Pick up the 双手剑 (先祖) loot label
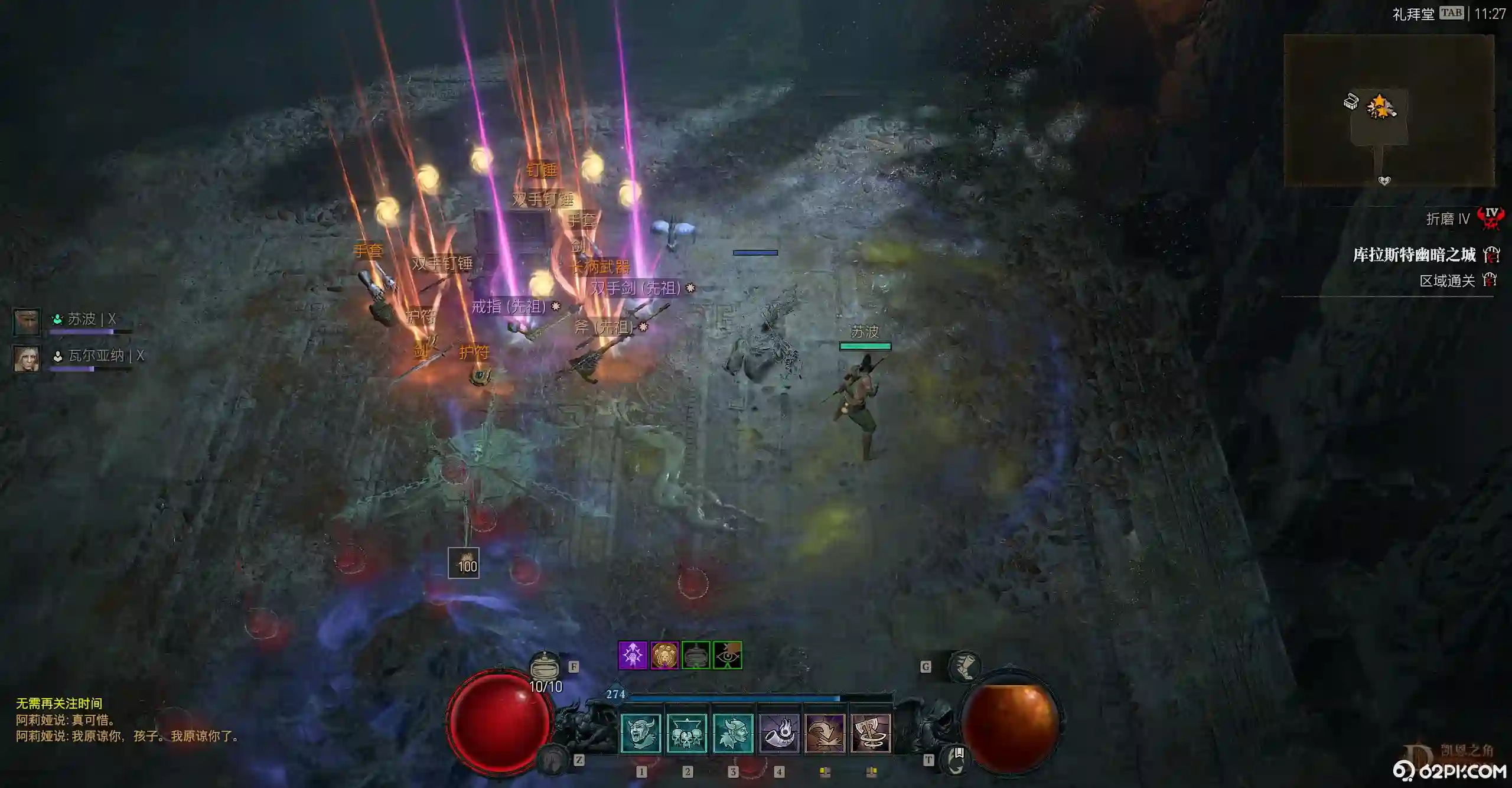The image size is (1512, 788). click(x=636, y=288)
